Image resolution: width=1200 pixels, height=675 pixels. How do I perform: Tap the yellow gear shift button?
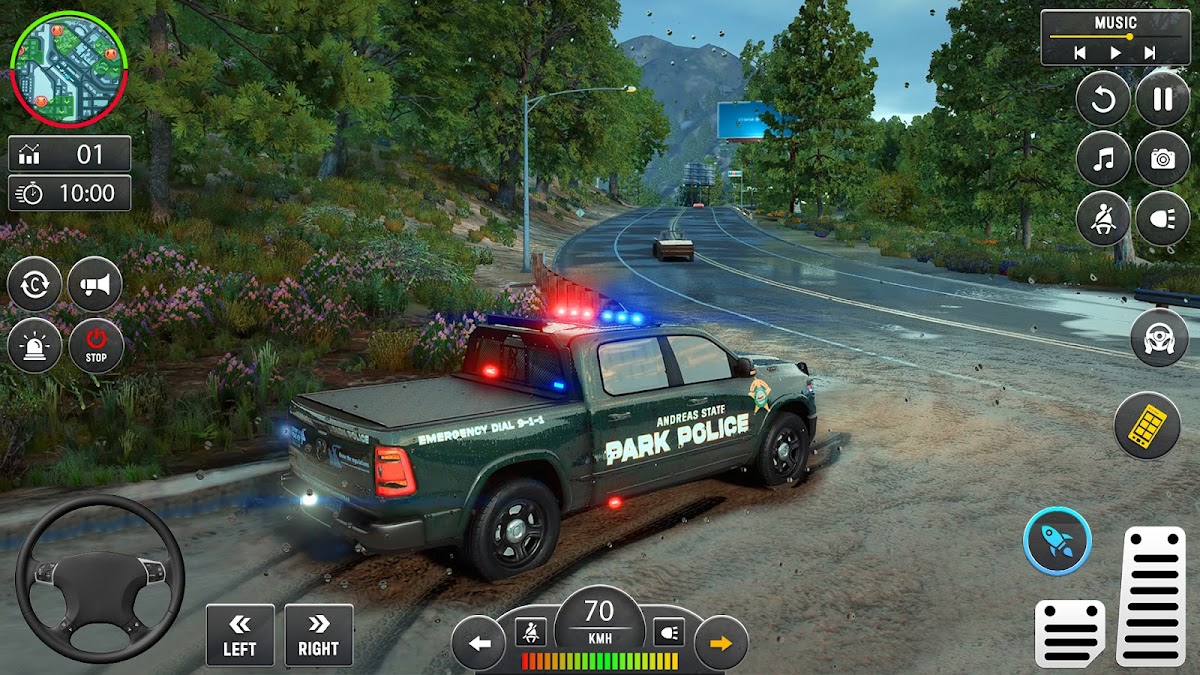coord(1147,425)
